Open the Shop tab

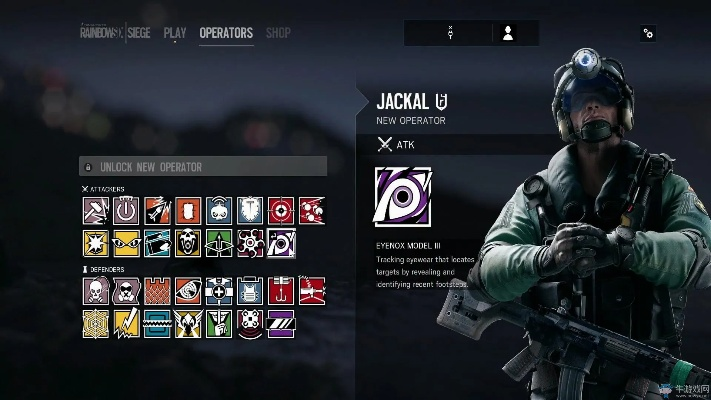click(x=278, y=33)
